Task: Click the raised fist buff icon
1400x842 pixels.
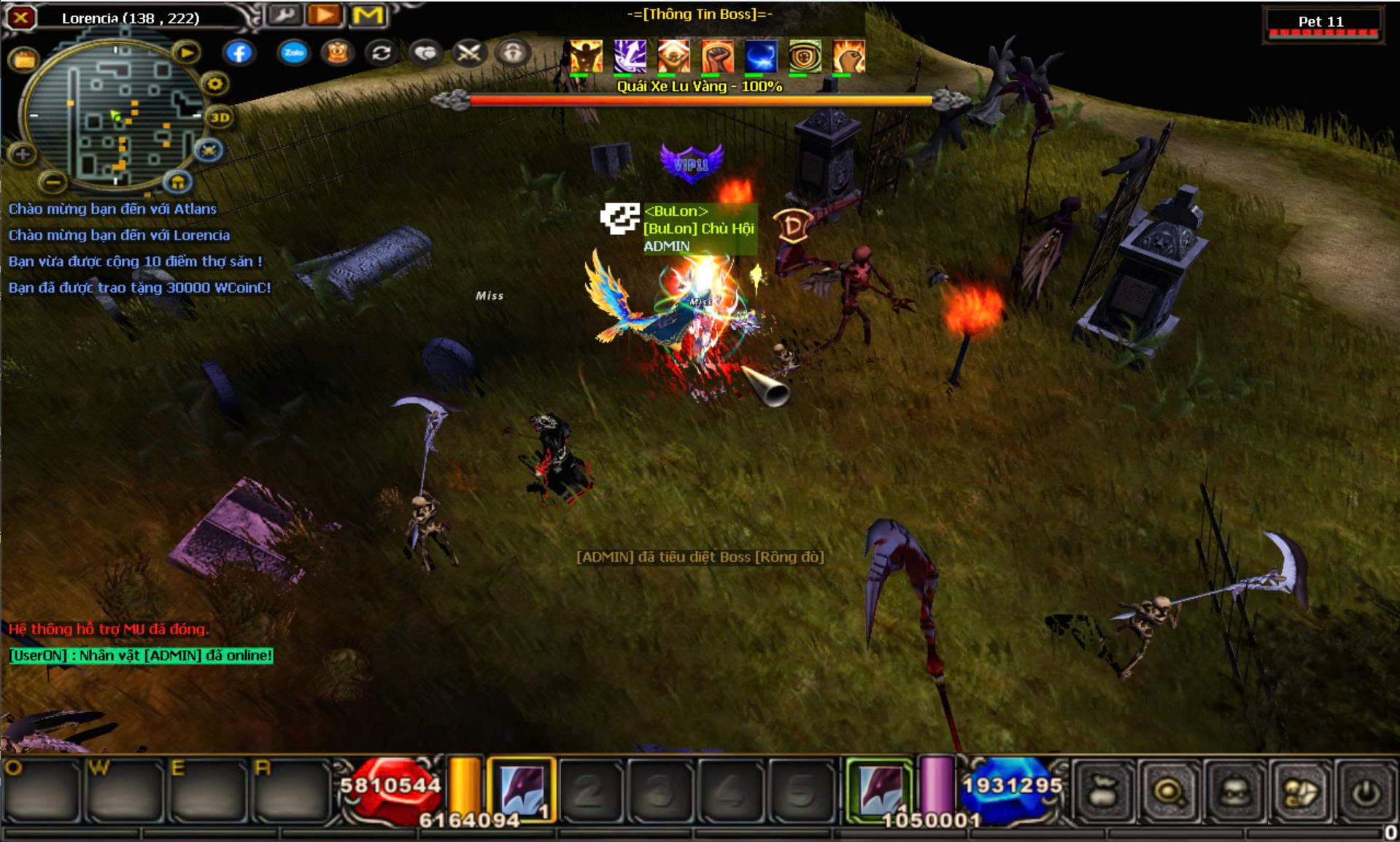Action: click(716, 57)
